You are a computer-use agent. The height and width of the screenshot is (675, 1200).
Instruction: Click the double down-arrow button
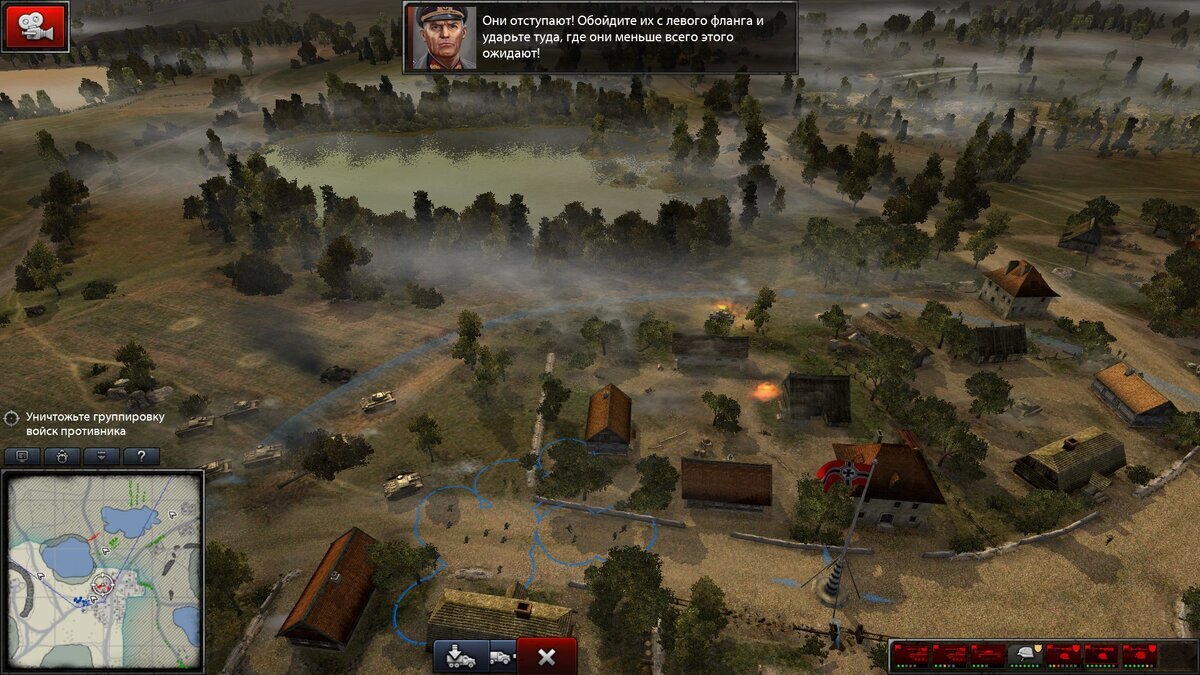[101, 456]
